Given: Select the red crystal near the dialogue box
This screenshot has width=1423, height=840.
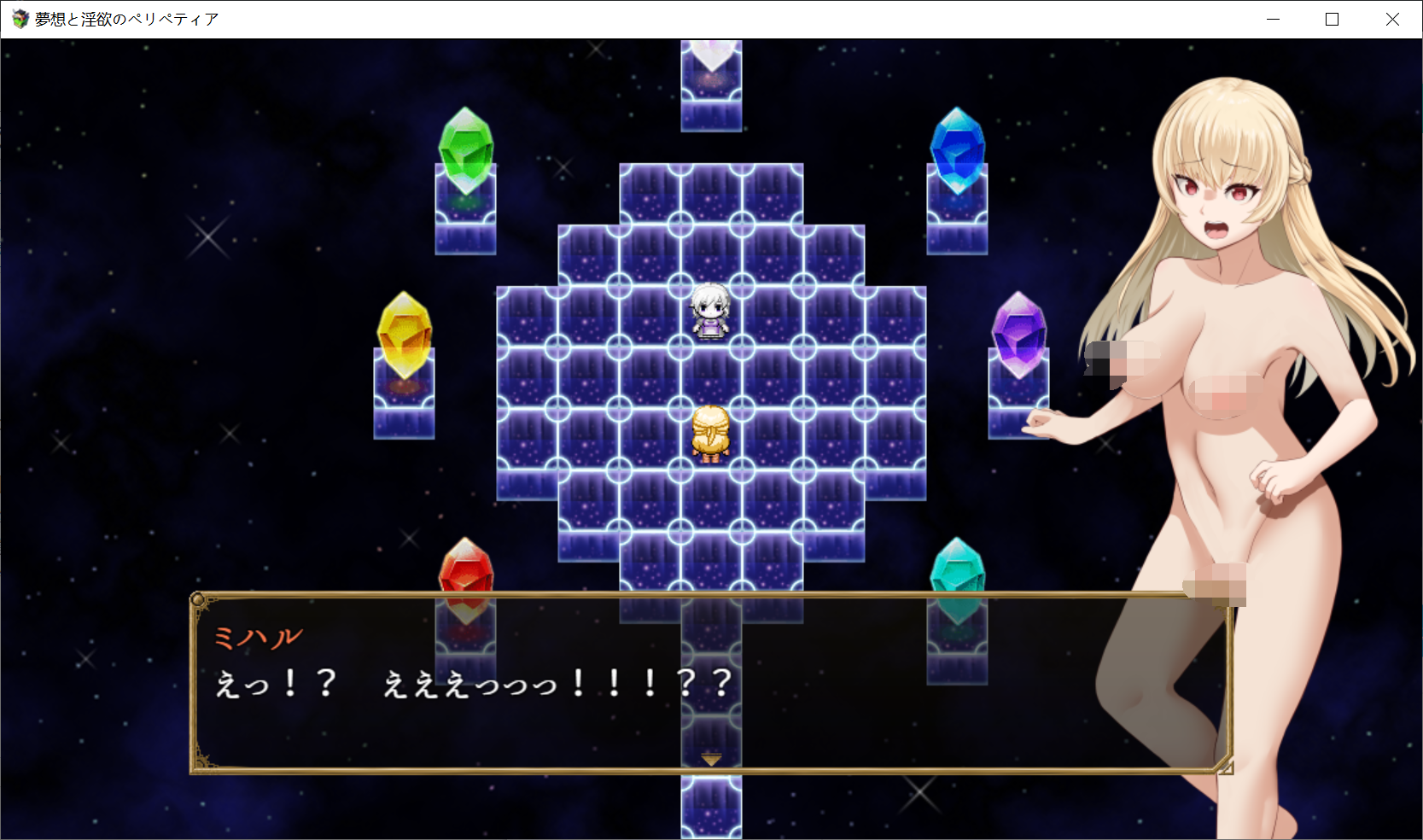Looking at the screenshot, I should [x=464, y=568].
